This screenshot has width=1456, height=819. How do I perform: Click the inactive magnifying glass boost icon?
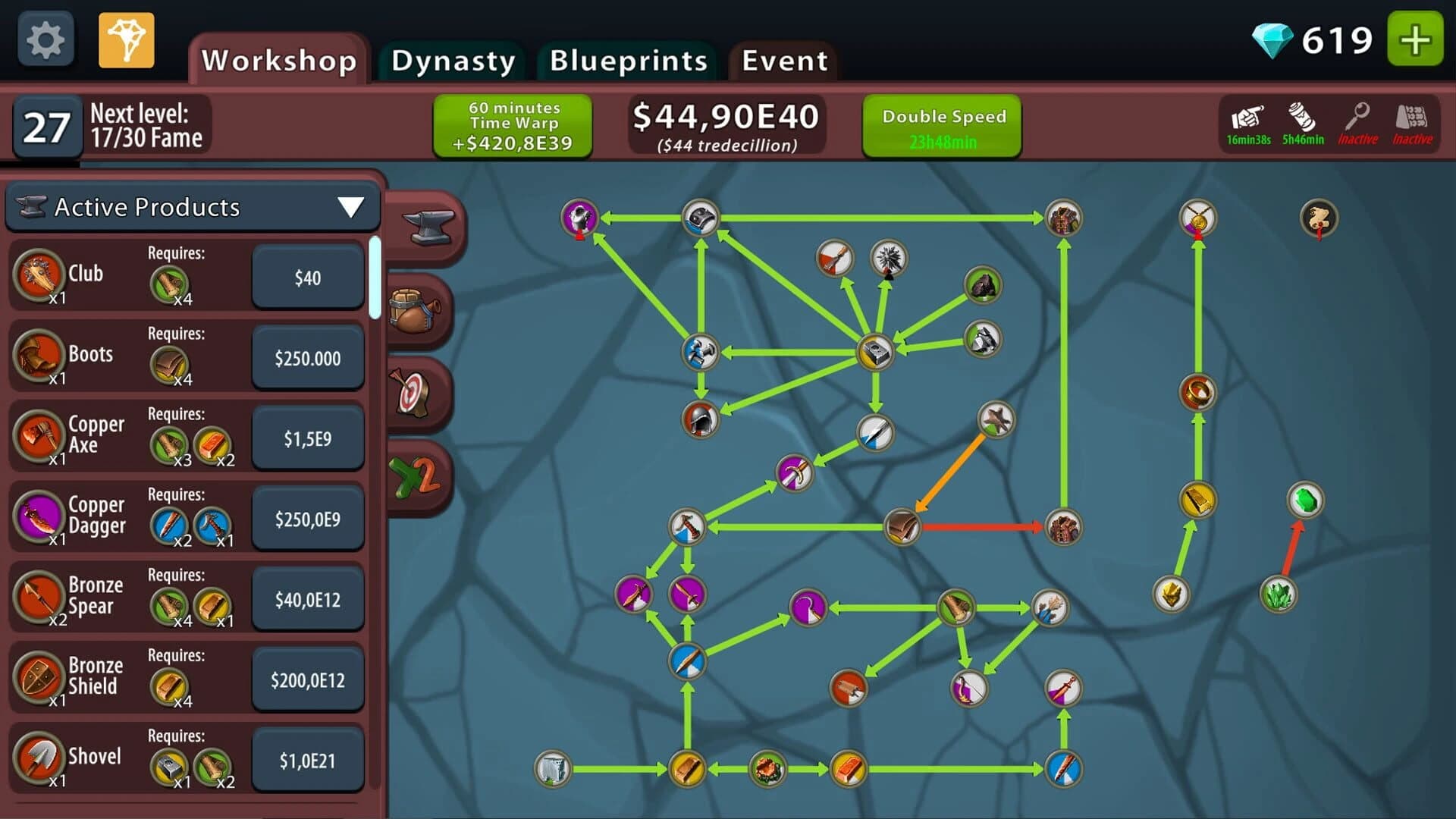click(1357, 121)
